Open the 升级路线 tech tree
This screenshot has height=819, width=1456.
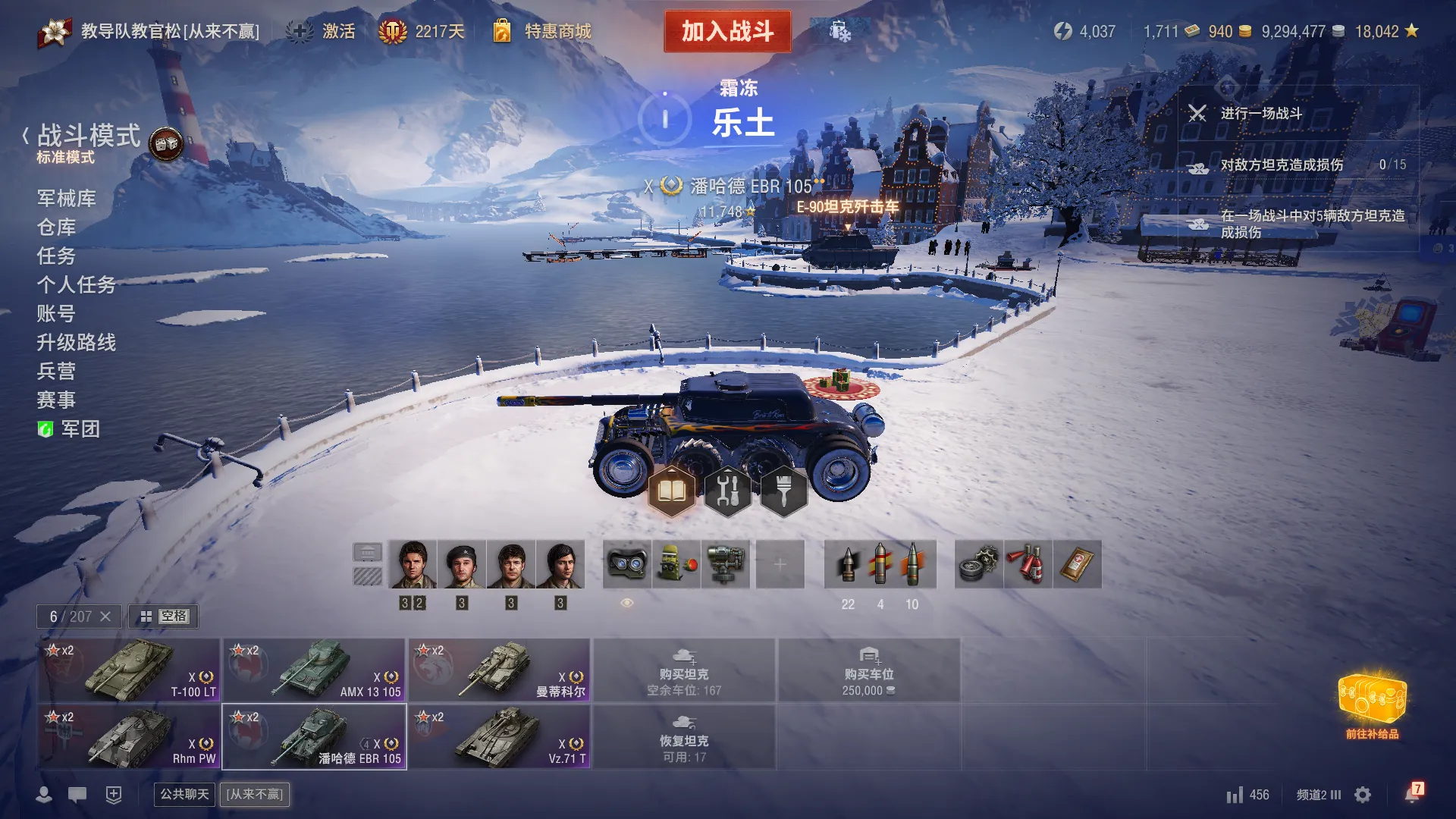pos(77,343)
